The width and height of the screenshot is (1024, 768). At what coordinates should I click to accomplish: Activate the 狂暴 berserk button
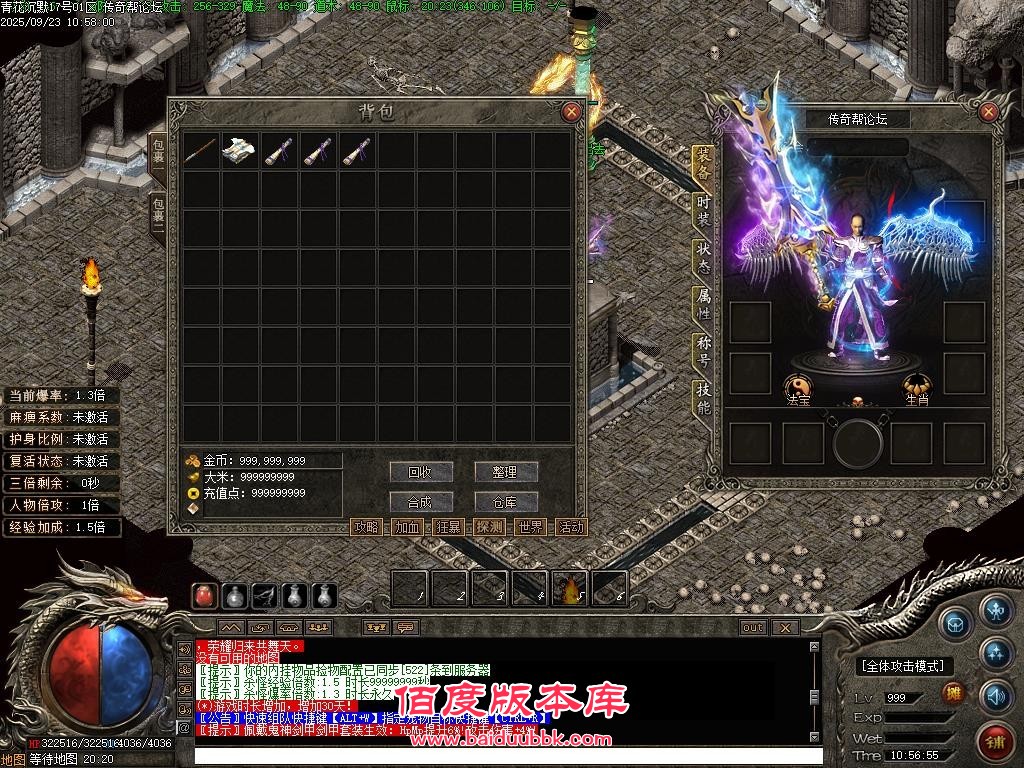pos(448,527)
